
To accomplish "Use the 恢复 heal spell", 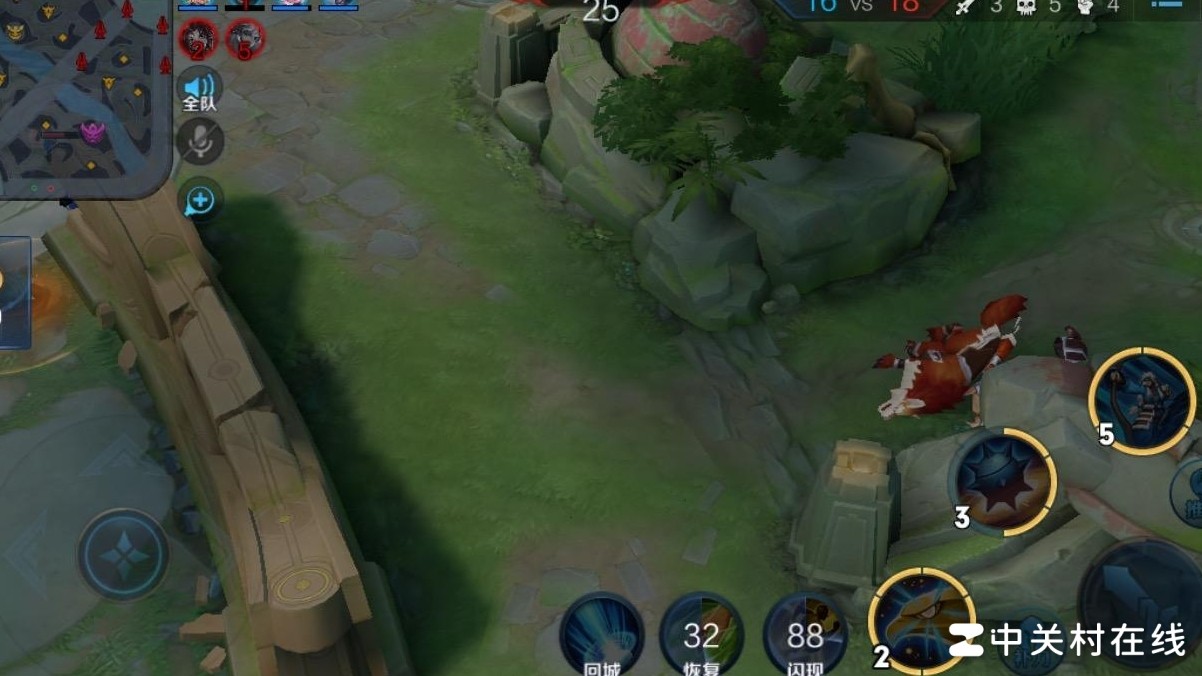I will (702, 632).
